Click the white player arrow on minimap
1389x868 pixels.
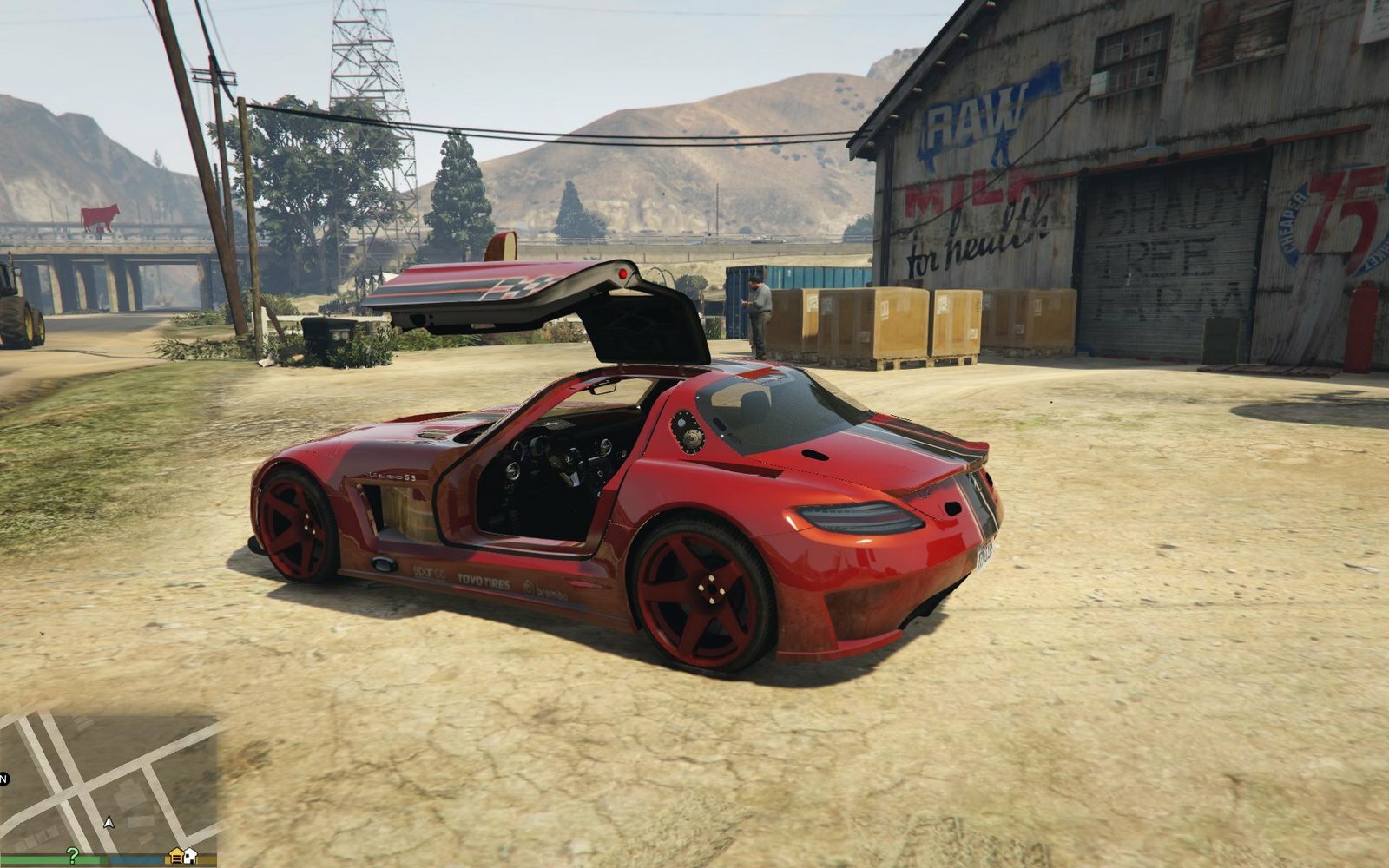(x=109, y=821)
